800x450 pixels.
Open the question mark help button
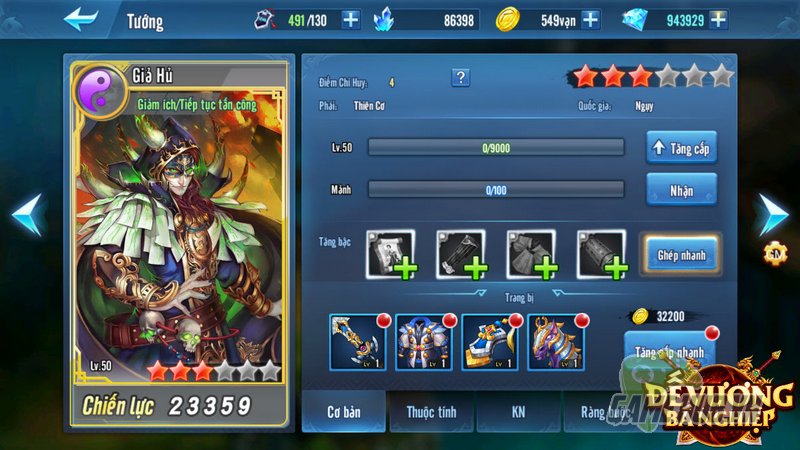(461, 78)
